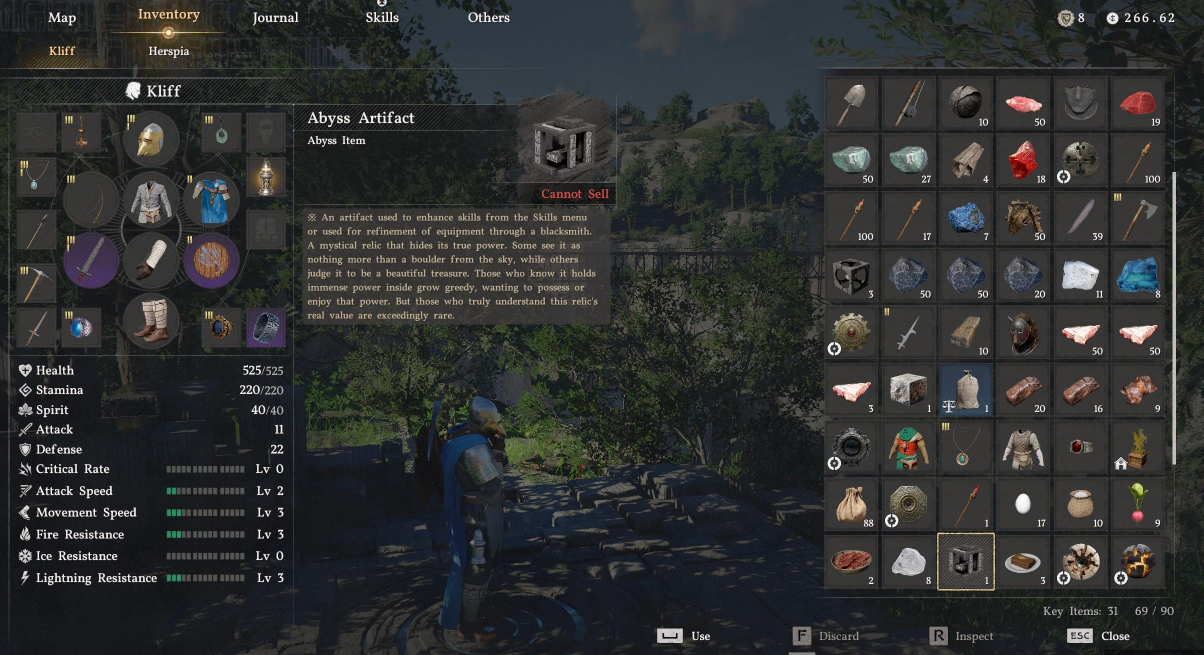The height and width of the screenshot is (655, 1204).
Task: Select the equipped blue cloak slot
Action: (x=211, y=199)
